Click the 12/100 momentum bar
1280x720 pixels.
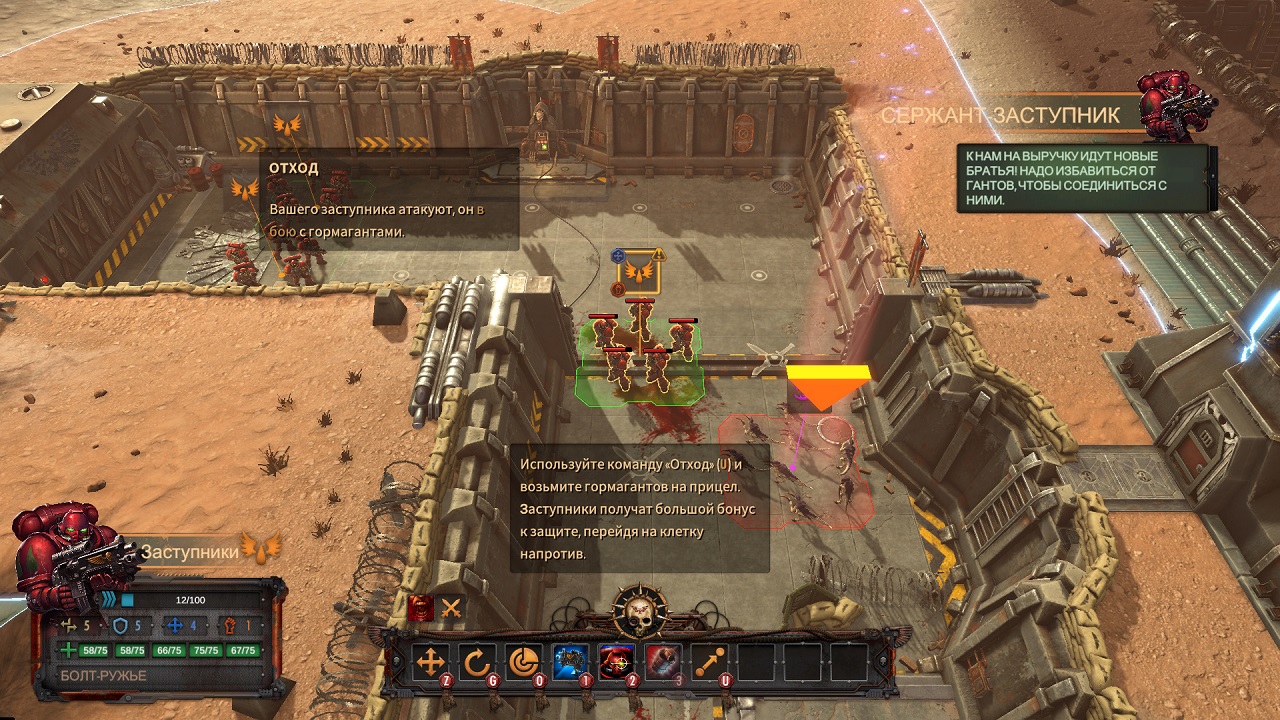click(190, 599)
